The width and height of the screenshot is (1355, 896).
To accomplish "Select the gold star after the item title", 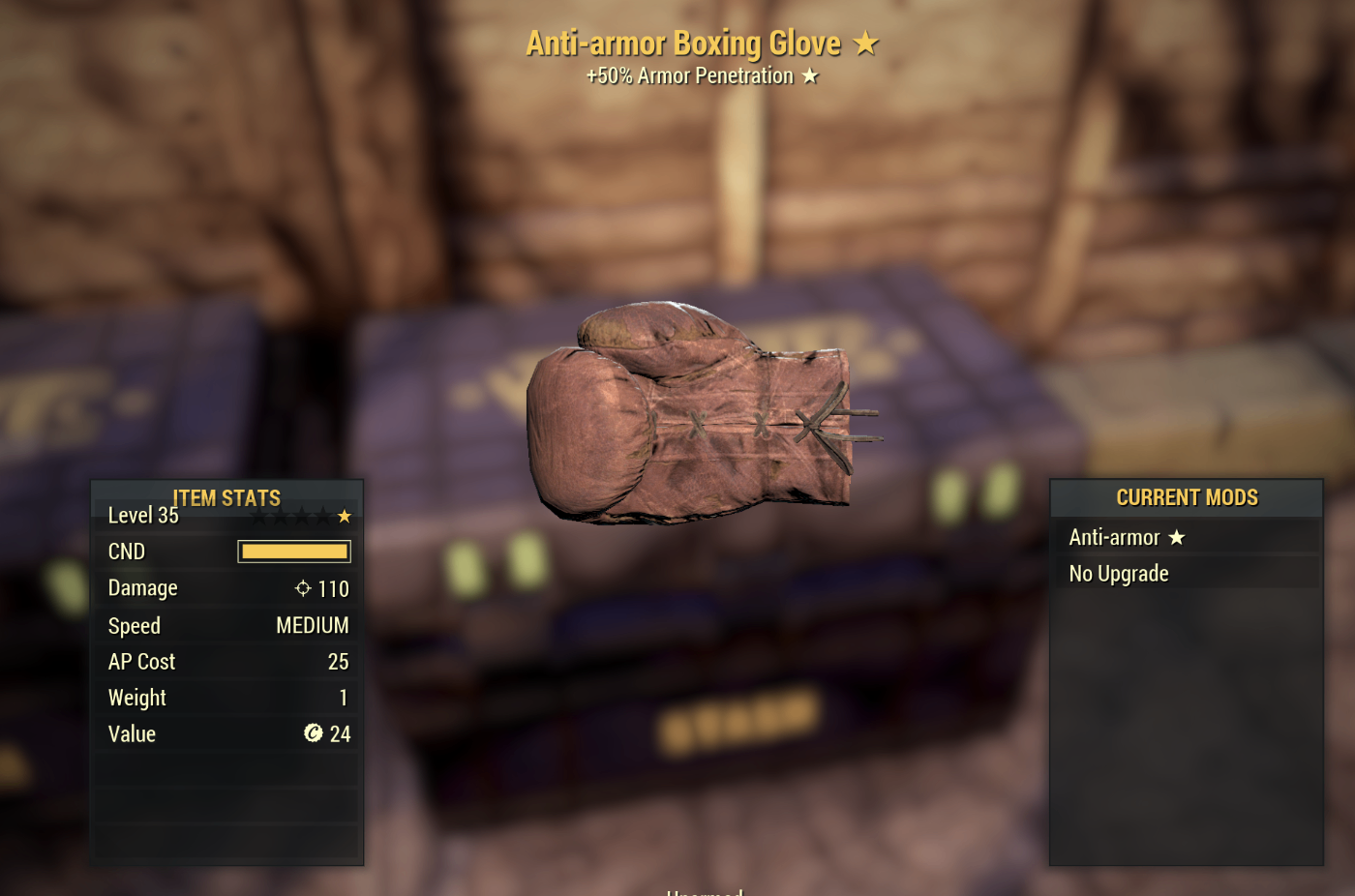I will (868, 43).
